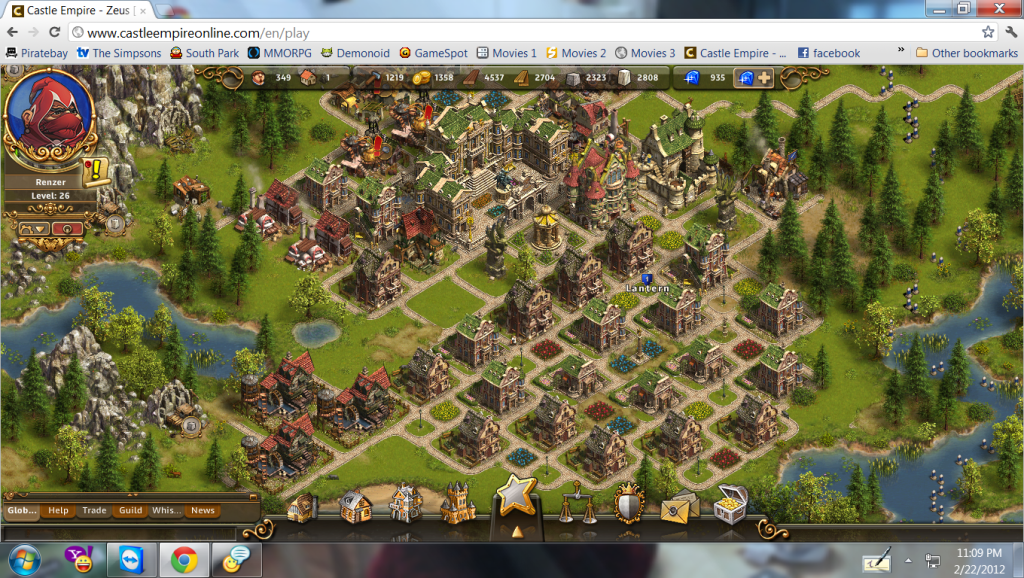Add gems with the plus button
This screenshot has width=1024, height=578.
click(763, 78)
